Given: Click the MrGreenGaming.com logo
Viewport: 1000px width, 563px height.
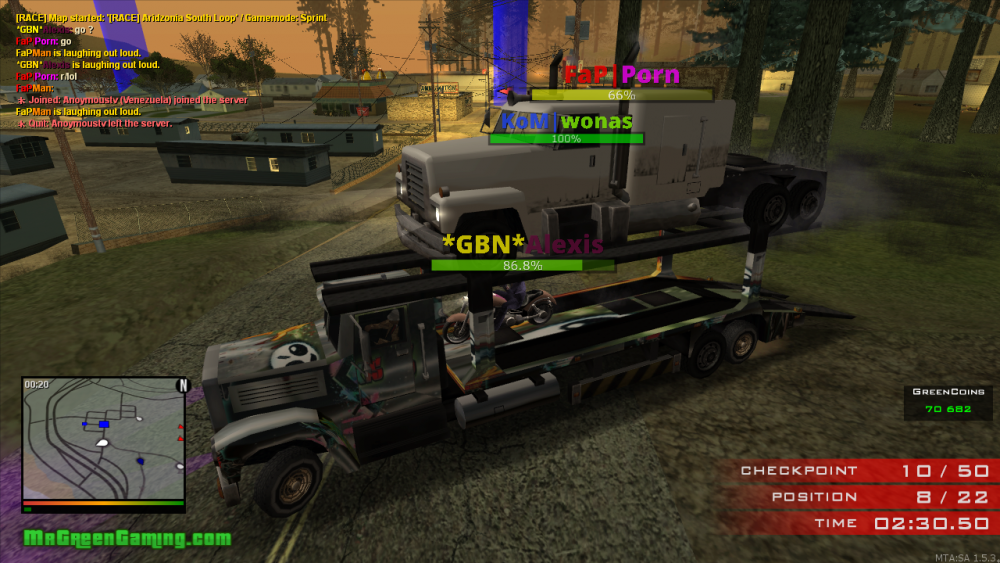Looking at the screenshot, I should click(x=127, y=539).
